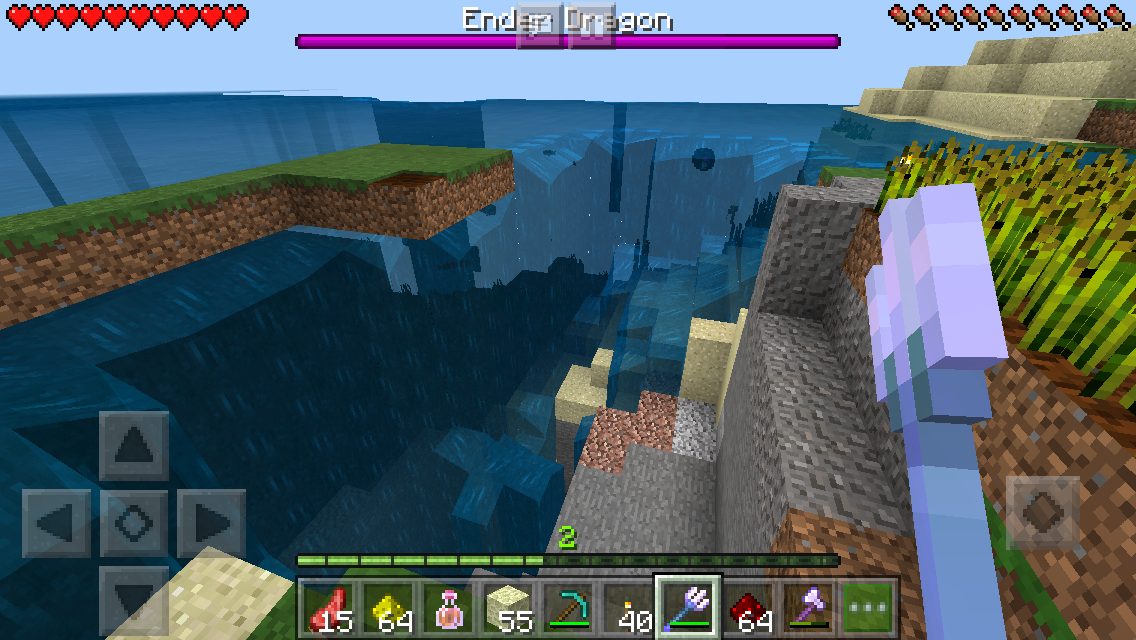This screenshot has width=1136, height=640.
Task: Tap the center diamond sneak button
Action: coord(134,523)
